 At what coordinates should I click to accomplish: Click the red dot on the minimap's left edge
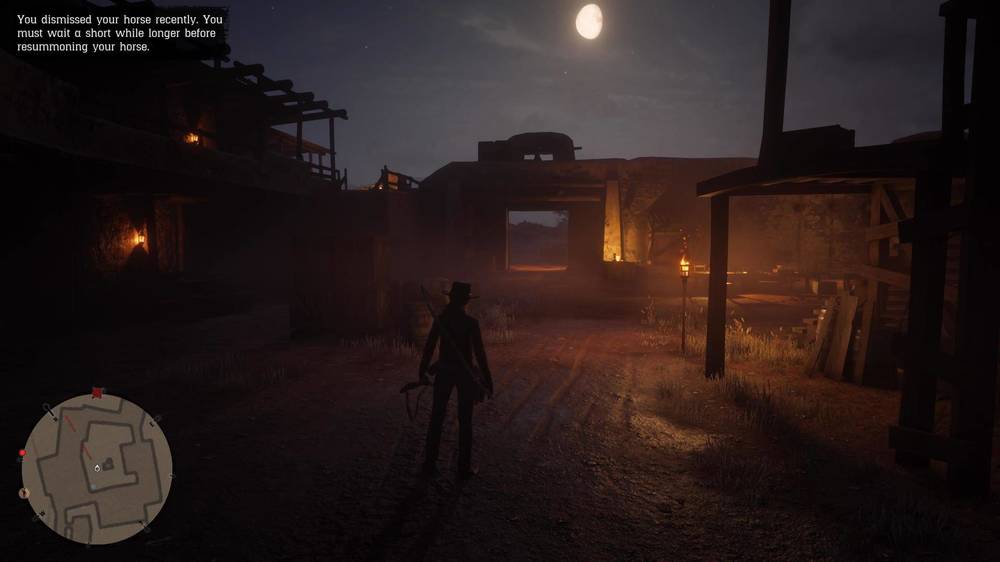click(x=22, y=453)
